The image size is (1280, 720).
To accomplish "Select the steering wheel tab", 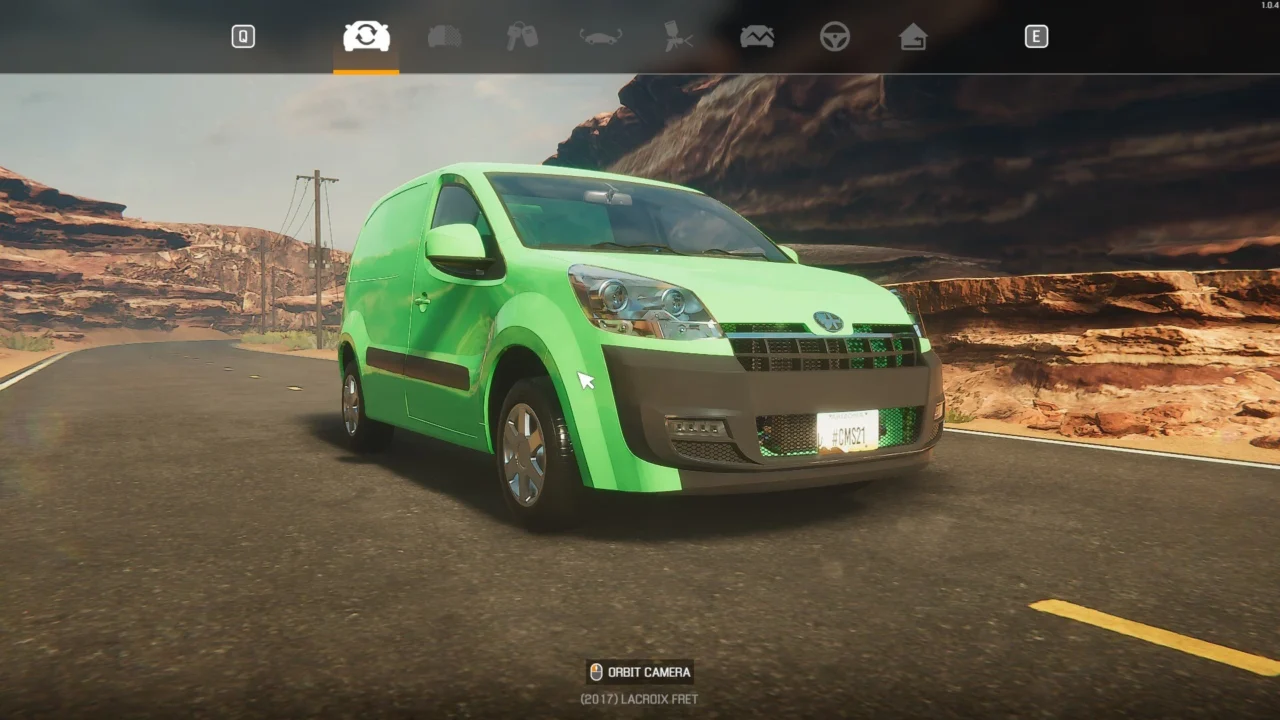I will 835,37.
